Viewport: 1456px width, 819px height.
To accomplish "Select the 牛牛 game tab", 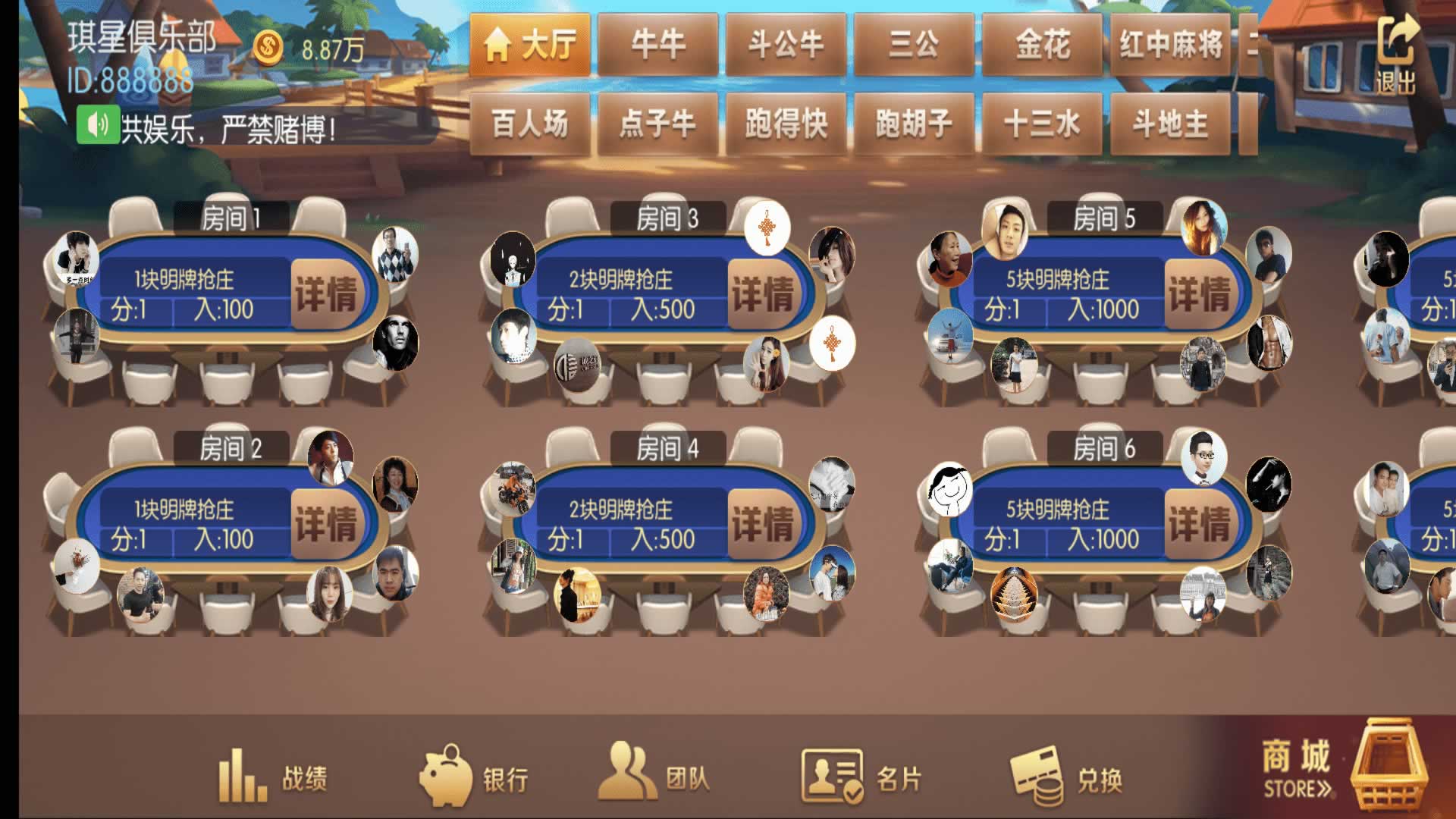I will [x=657, y=45].
